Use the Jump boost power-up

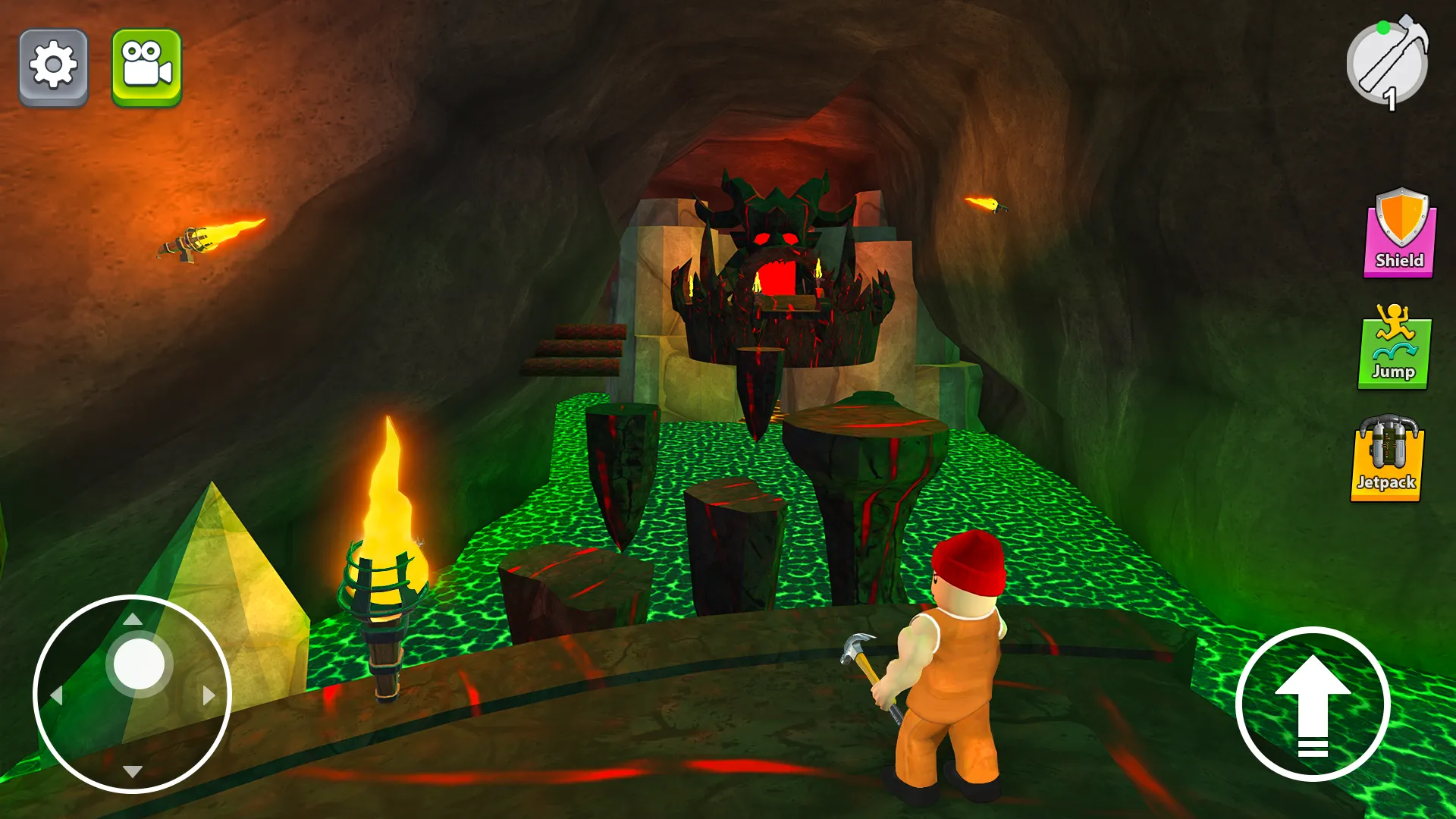pos(1394,347)
